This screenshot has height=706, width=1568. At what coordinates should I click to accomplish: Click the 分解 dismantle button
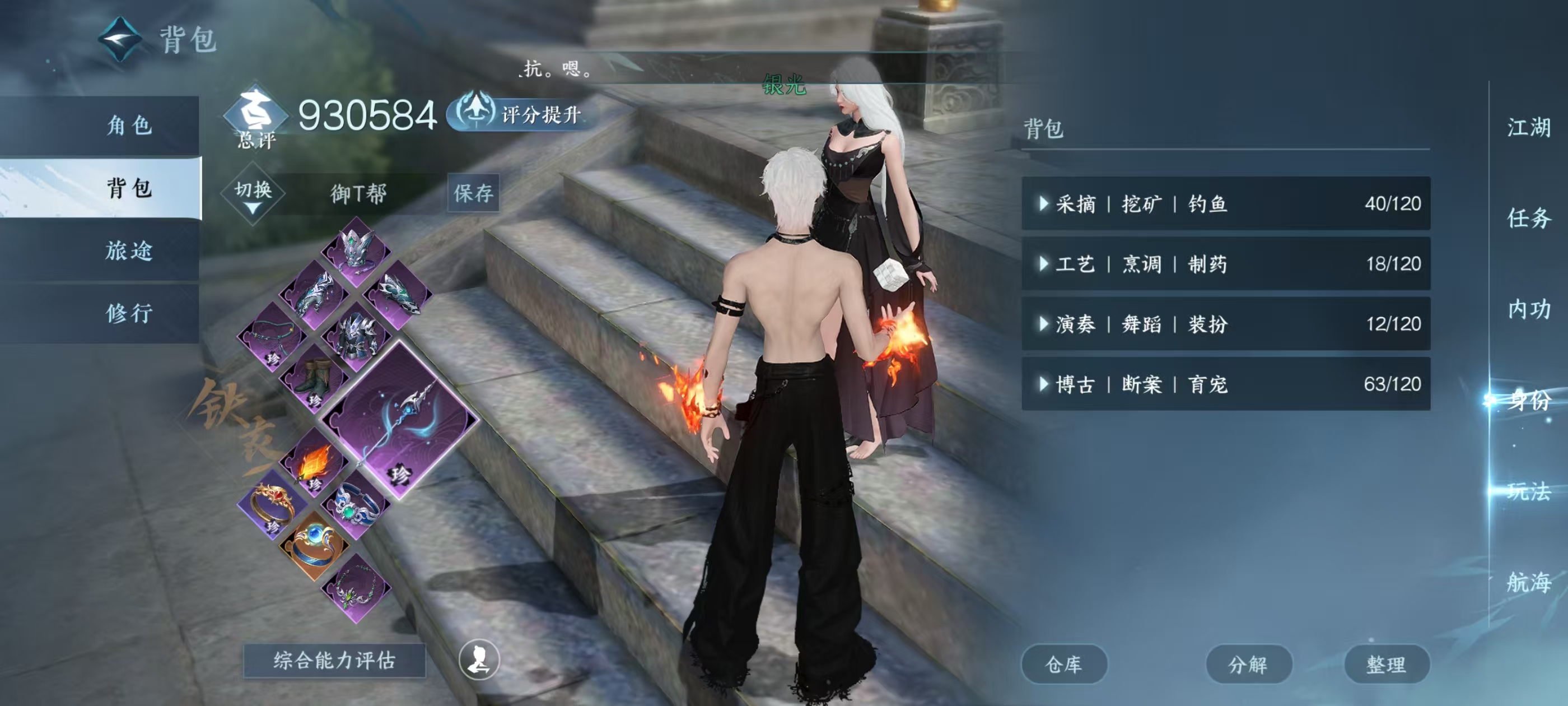(x=1248, y=664)
